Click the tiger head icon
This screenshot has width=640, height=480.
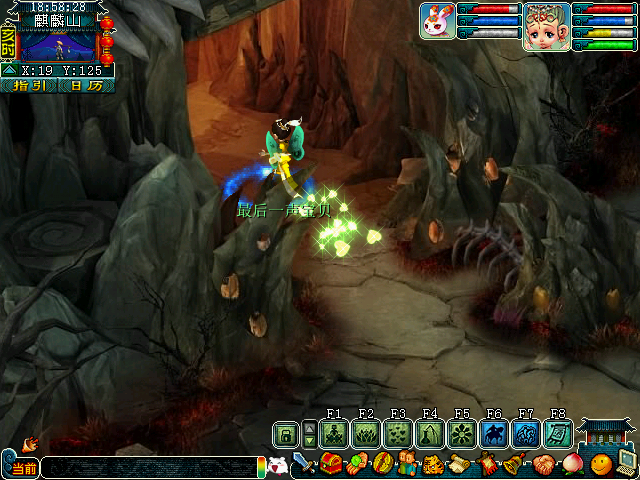(x=433, y=465)
